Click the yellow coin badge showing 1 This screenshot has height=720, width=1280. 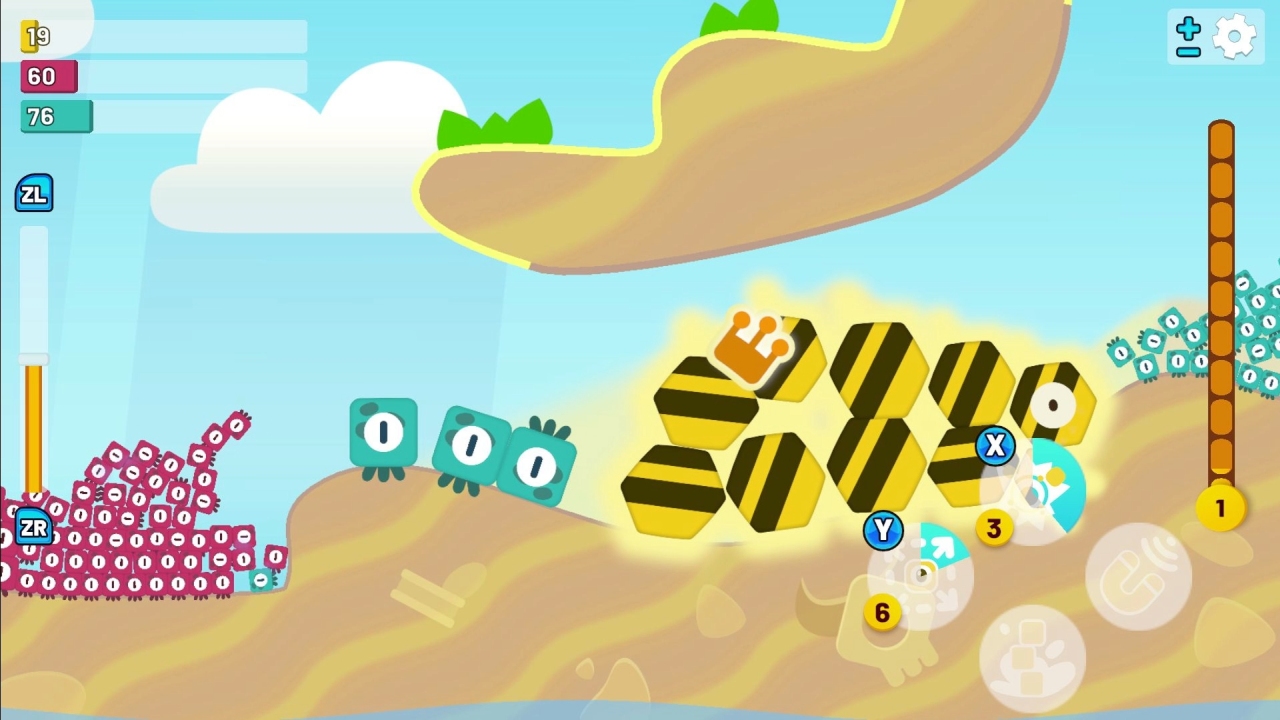point(1220,509)
